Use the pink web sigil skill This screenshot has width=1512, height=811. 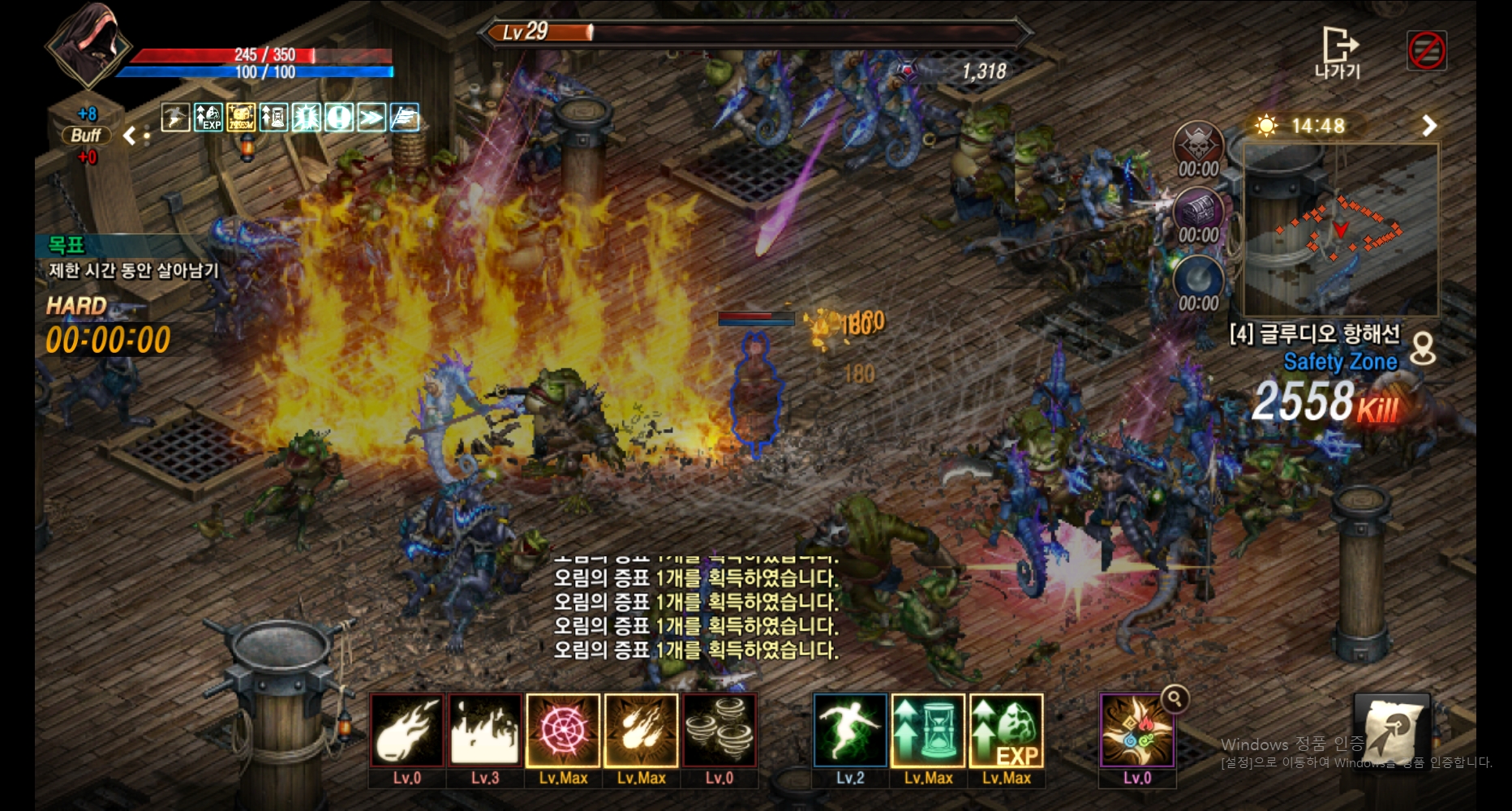click(x=563, y=731)
